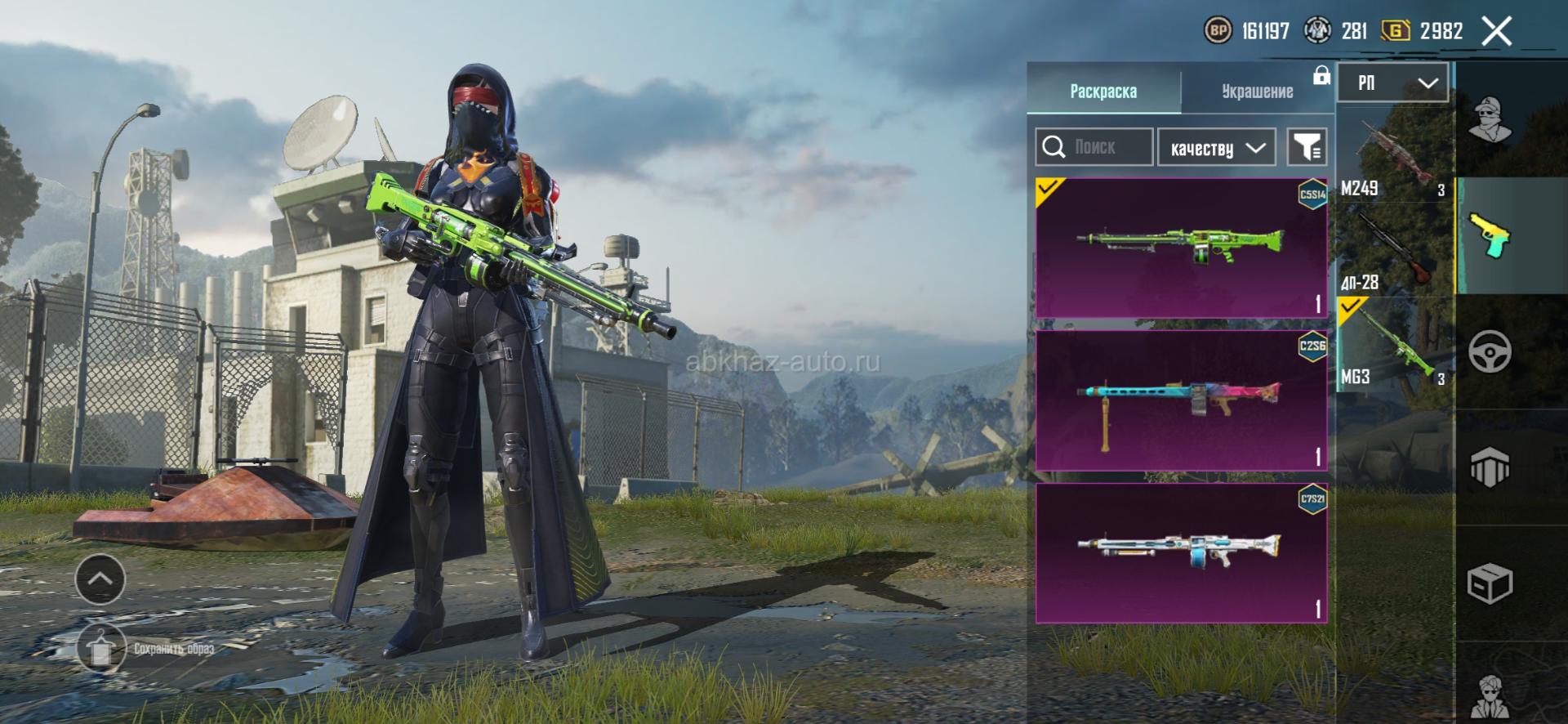Open the filter funnel button
This screenshot has width=1568, height=724.
1306,147
